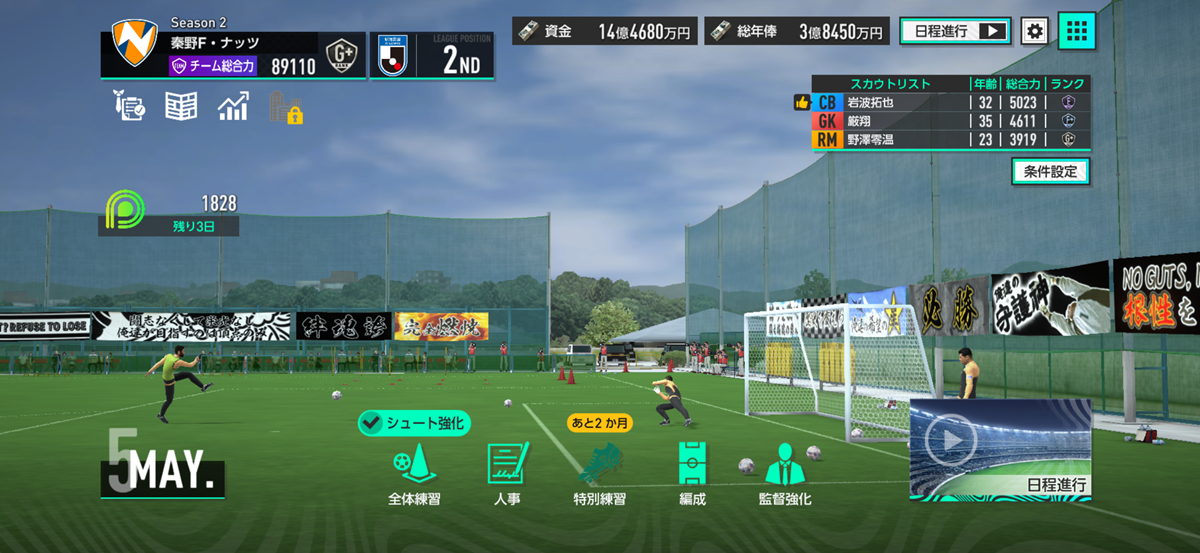Image resolution: width=1200 pixels, height=553 pixels.
Task: Open the newspaper icon
Action: [x=181, y=106]
